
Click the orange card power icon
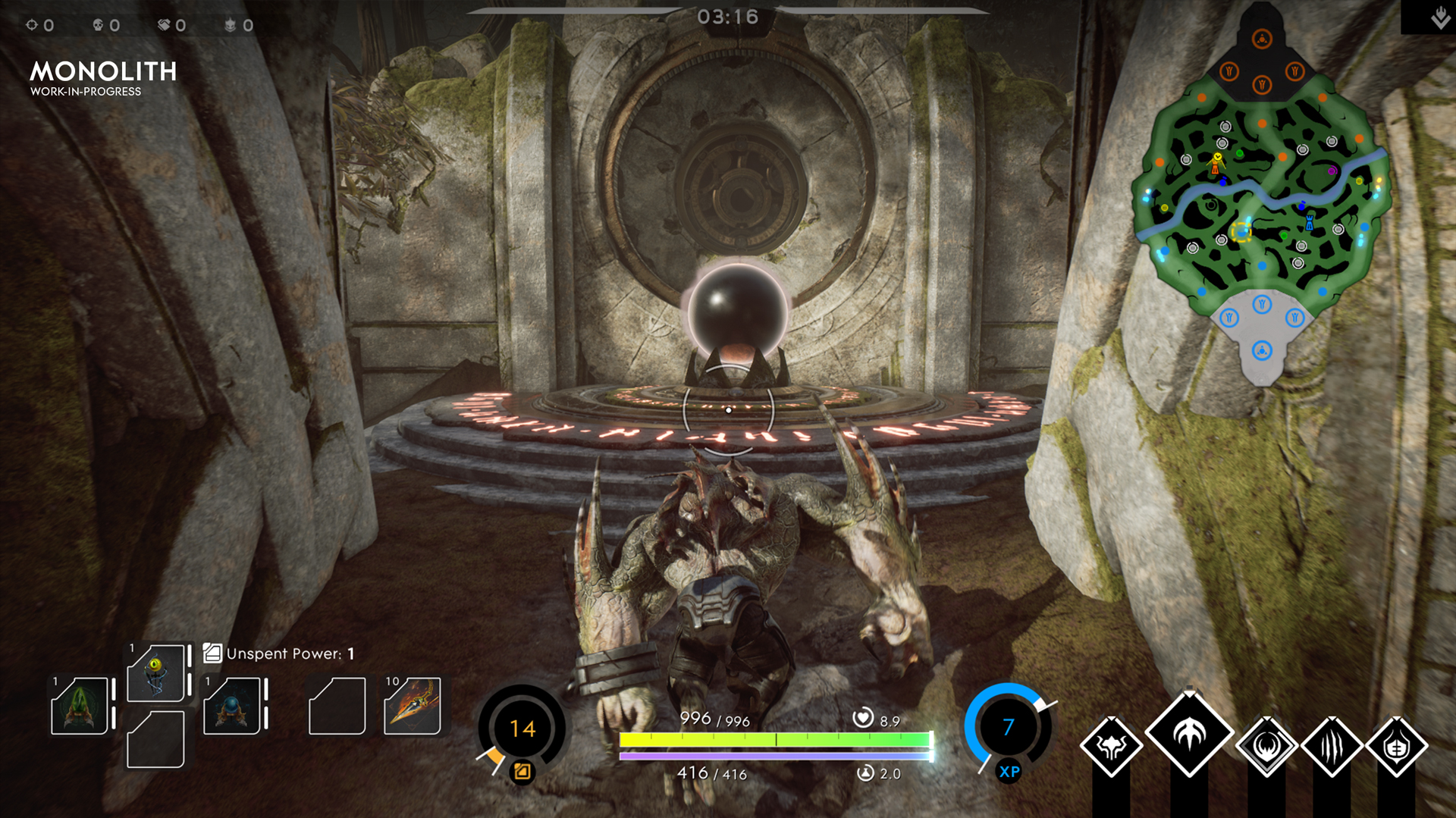point(522,772)
